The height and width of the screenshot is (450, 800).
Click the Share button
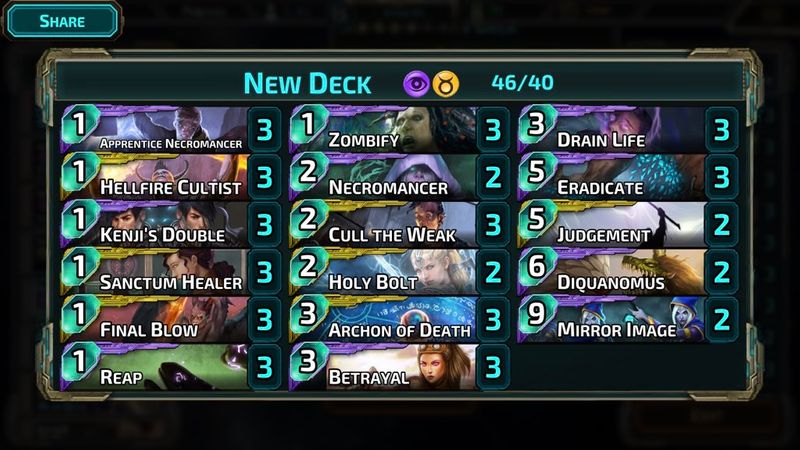pos(62,20)
